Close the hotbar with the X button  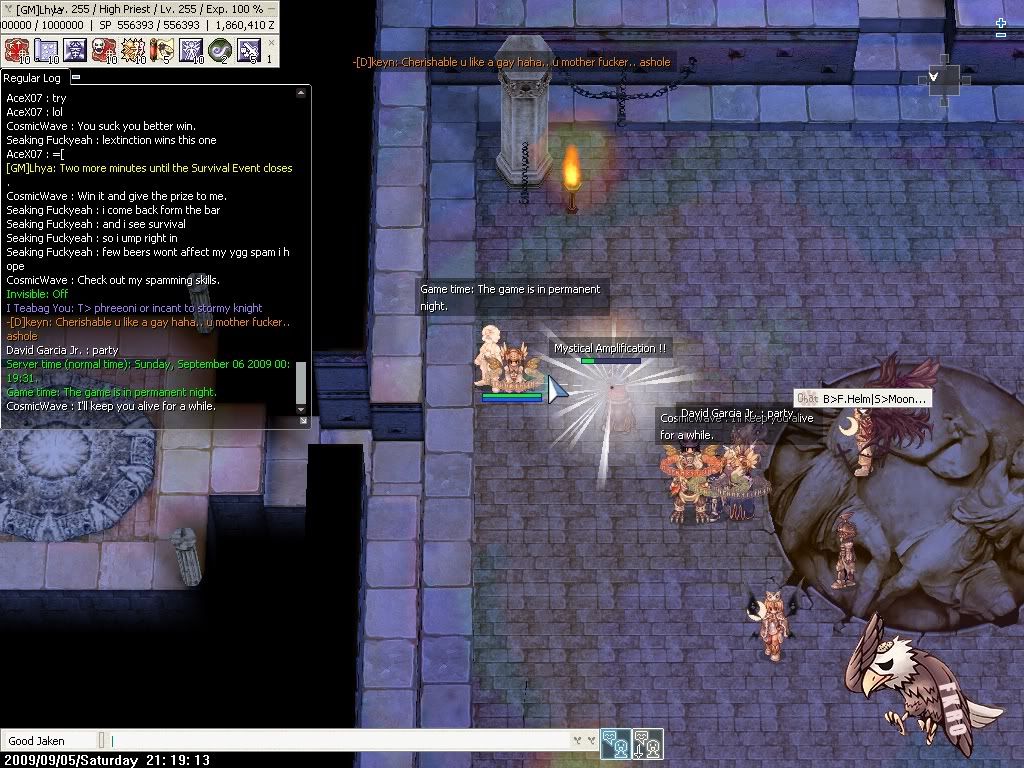point(269,44)
